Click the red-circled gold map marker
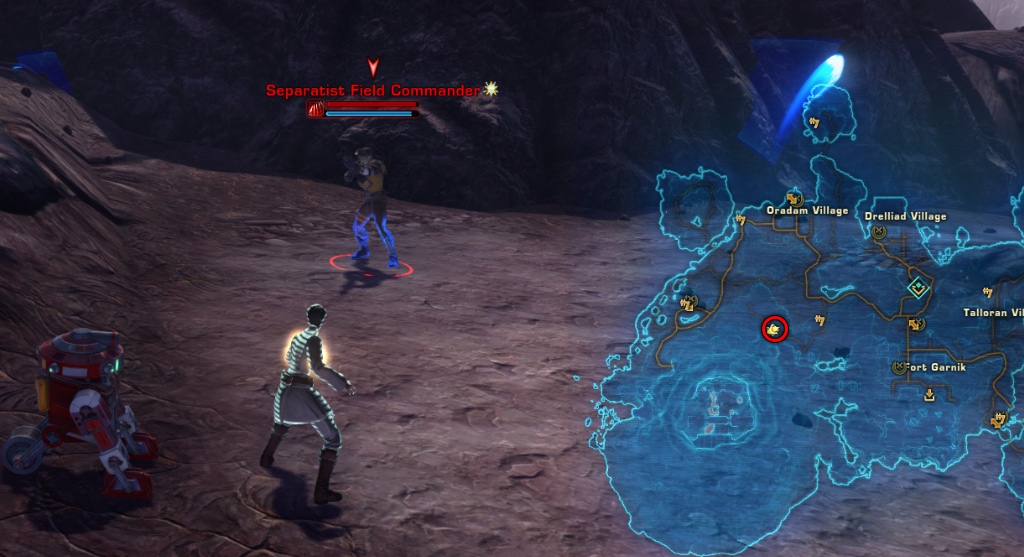 point(774,328)
